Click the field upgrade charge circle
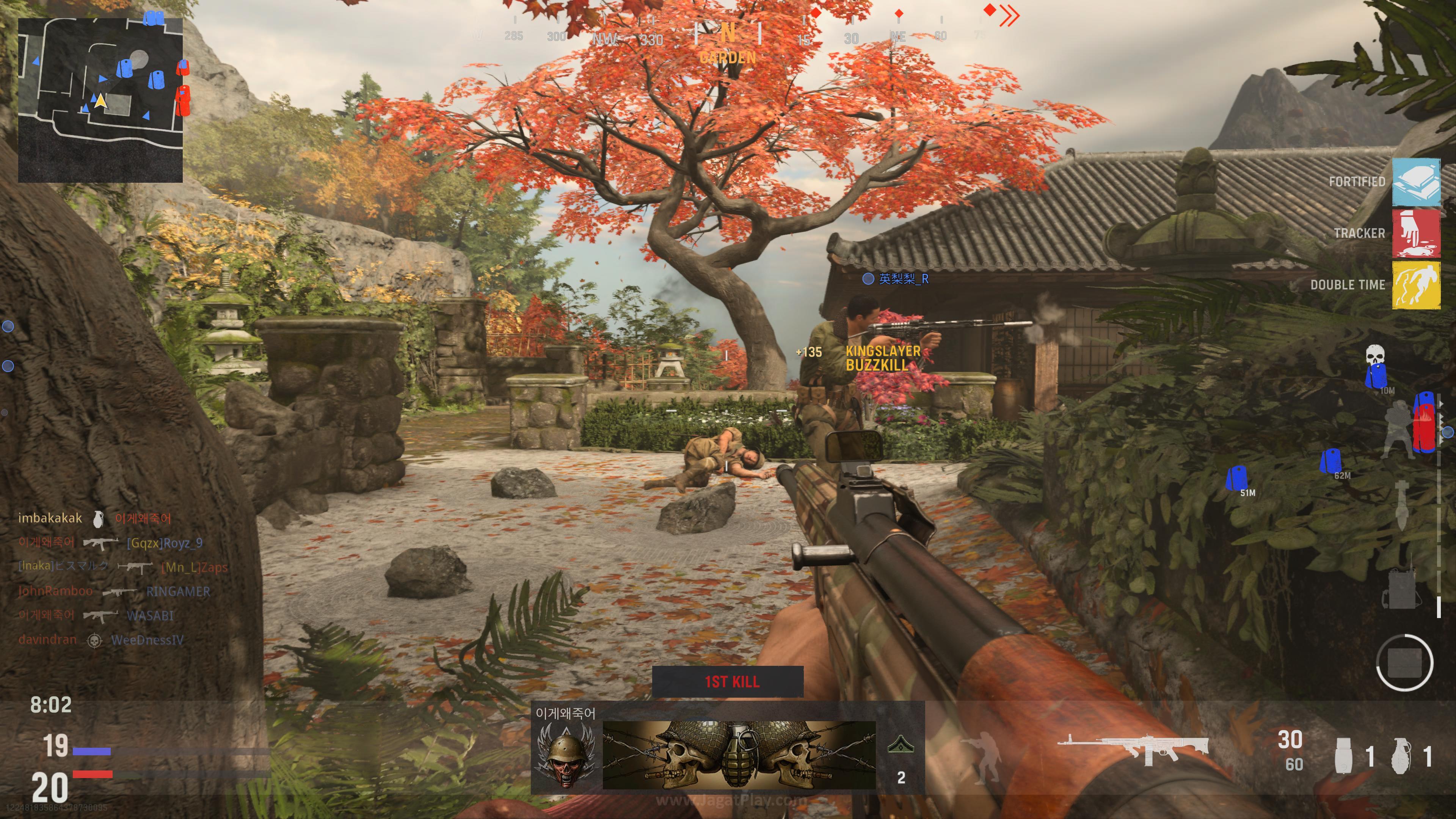The height and width of the screenshot is (819, 1456). [x=1404, y=662]
